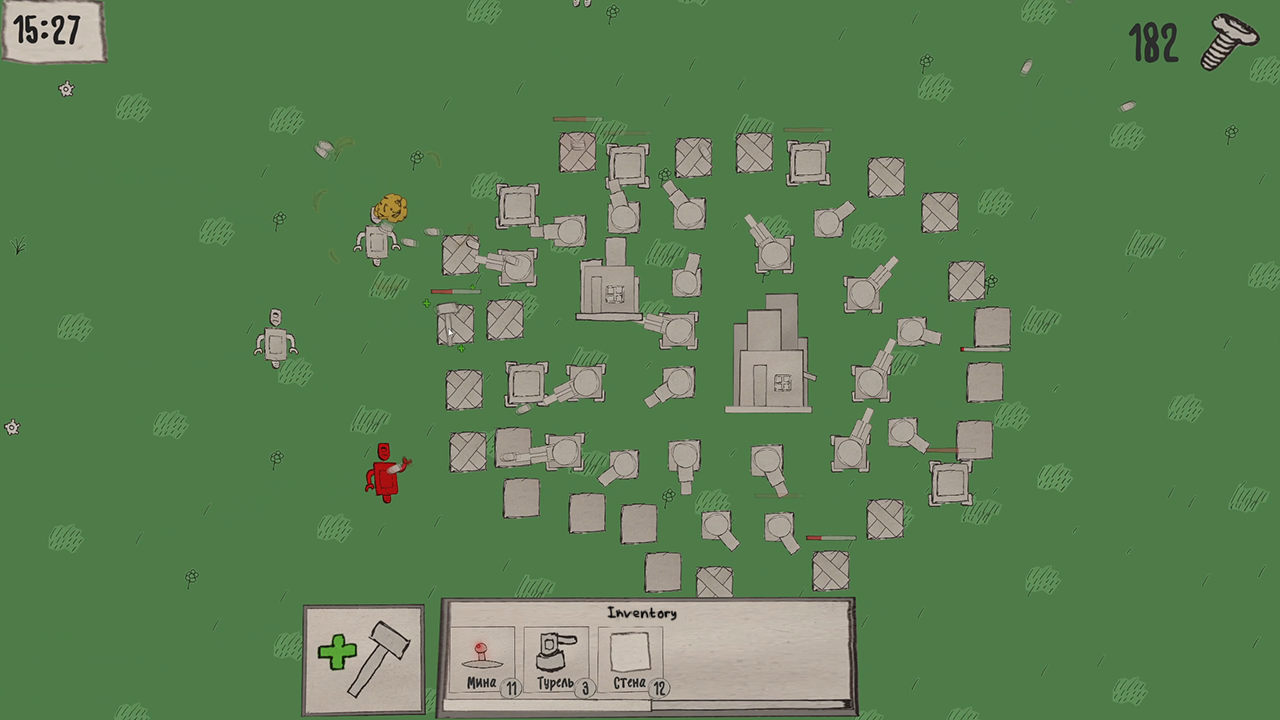Viewport: 1280px width, 720px height.
Task: Click the Inventory panel title
Action: click(x=644, y=612)
